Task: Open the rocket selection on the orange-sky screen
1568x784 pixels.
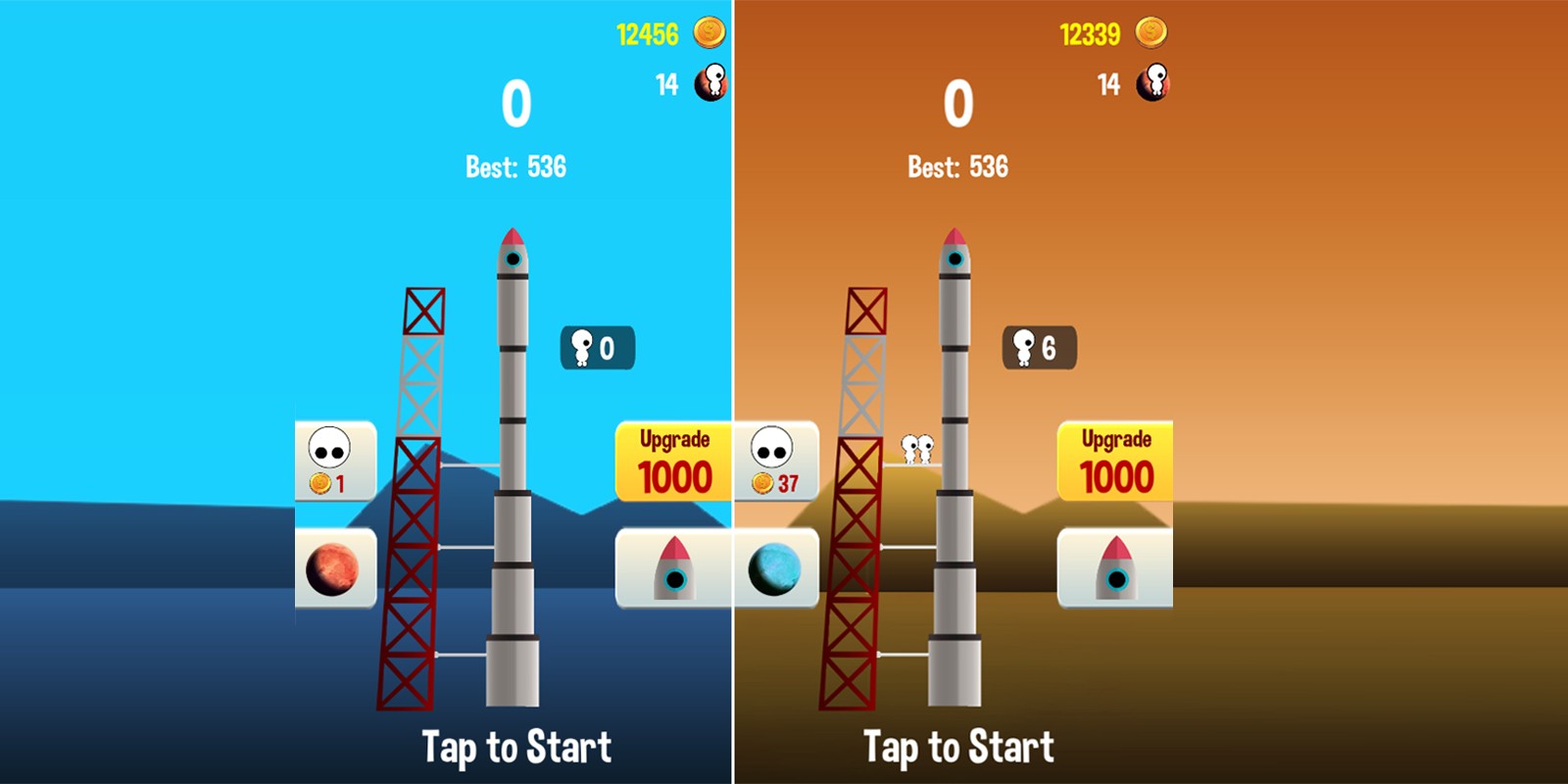Action: click(1115, 568)
